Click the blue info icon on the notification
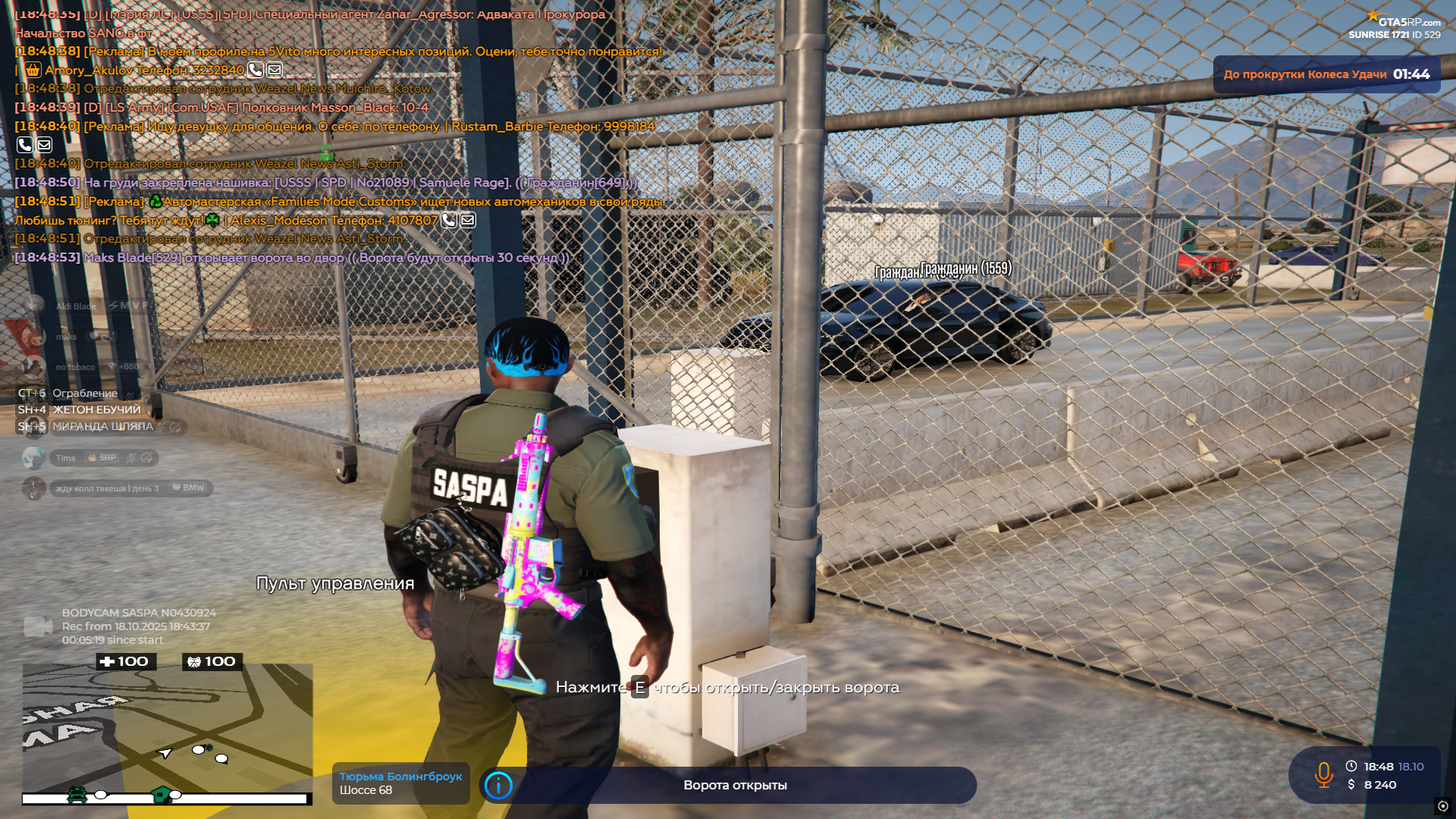This screenshot has height=819, width=1456. click(498, 786)
